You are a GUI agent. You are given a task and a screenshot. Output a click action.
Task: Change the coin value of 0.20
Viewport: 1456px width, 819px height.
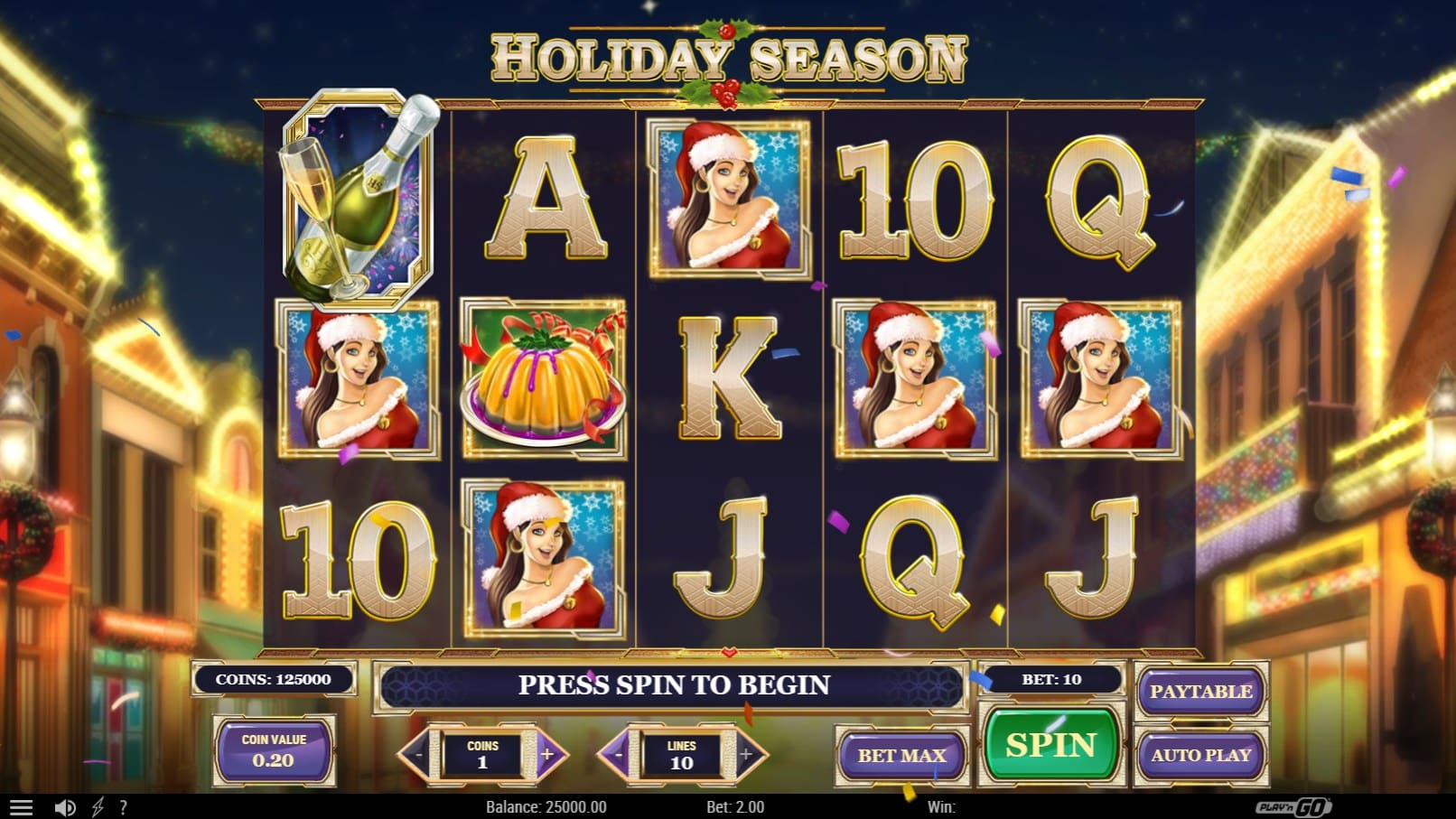click(x=273, y=751)
